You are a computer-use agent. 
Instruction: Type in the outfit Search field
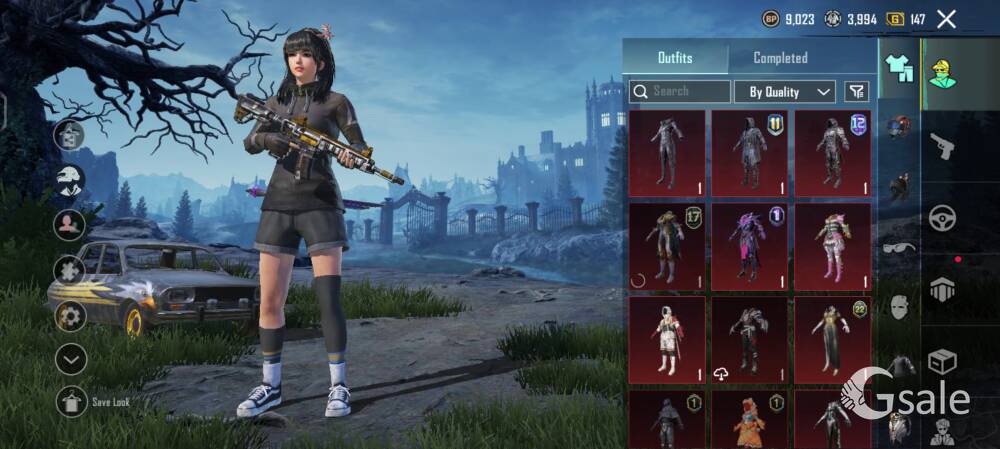(690, 91)
